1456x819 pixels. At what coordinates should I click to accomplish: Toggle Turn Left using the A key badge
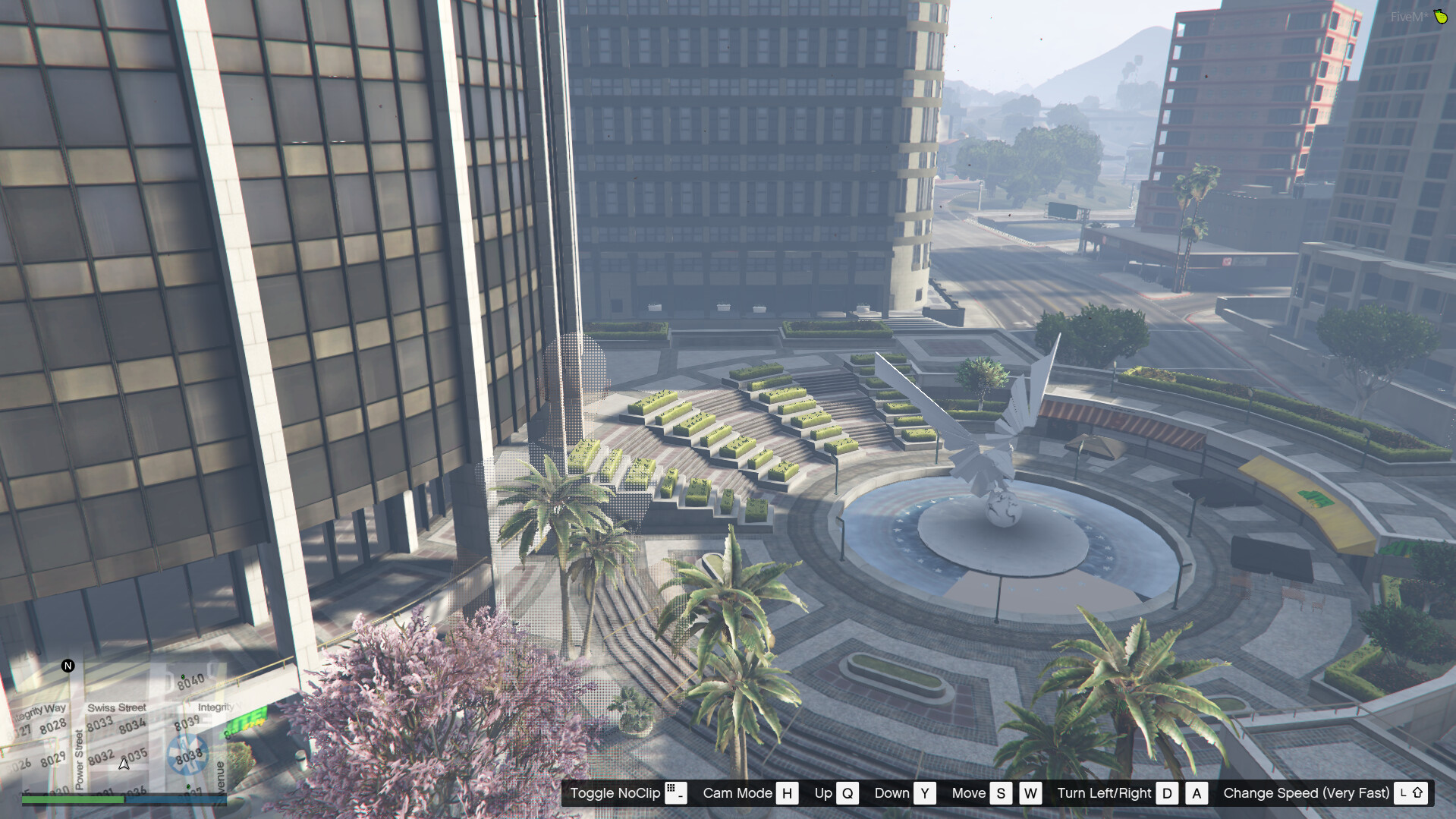[x=1197, y=793]
